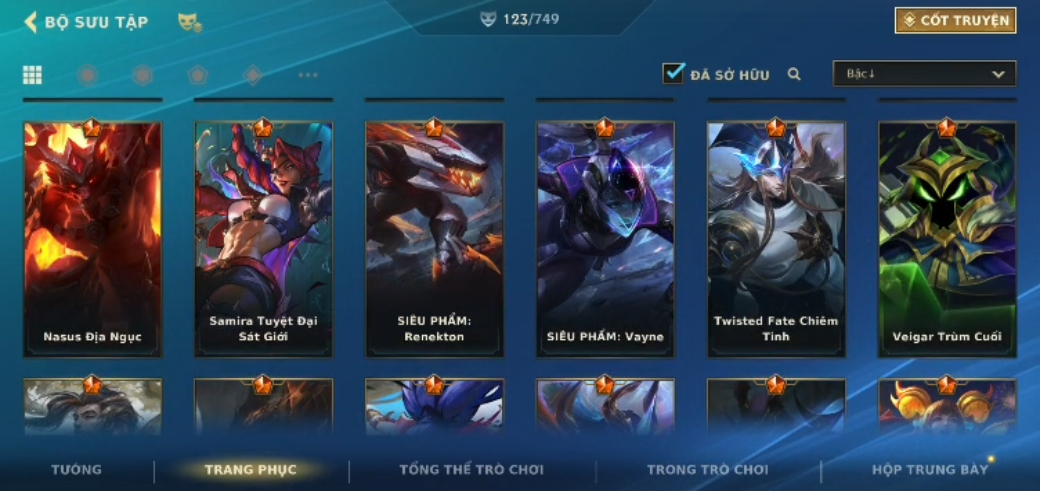Go back from Bộ Sưu Tập

coord(32,22)
